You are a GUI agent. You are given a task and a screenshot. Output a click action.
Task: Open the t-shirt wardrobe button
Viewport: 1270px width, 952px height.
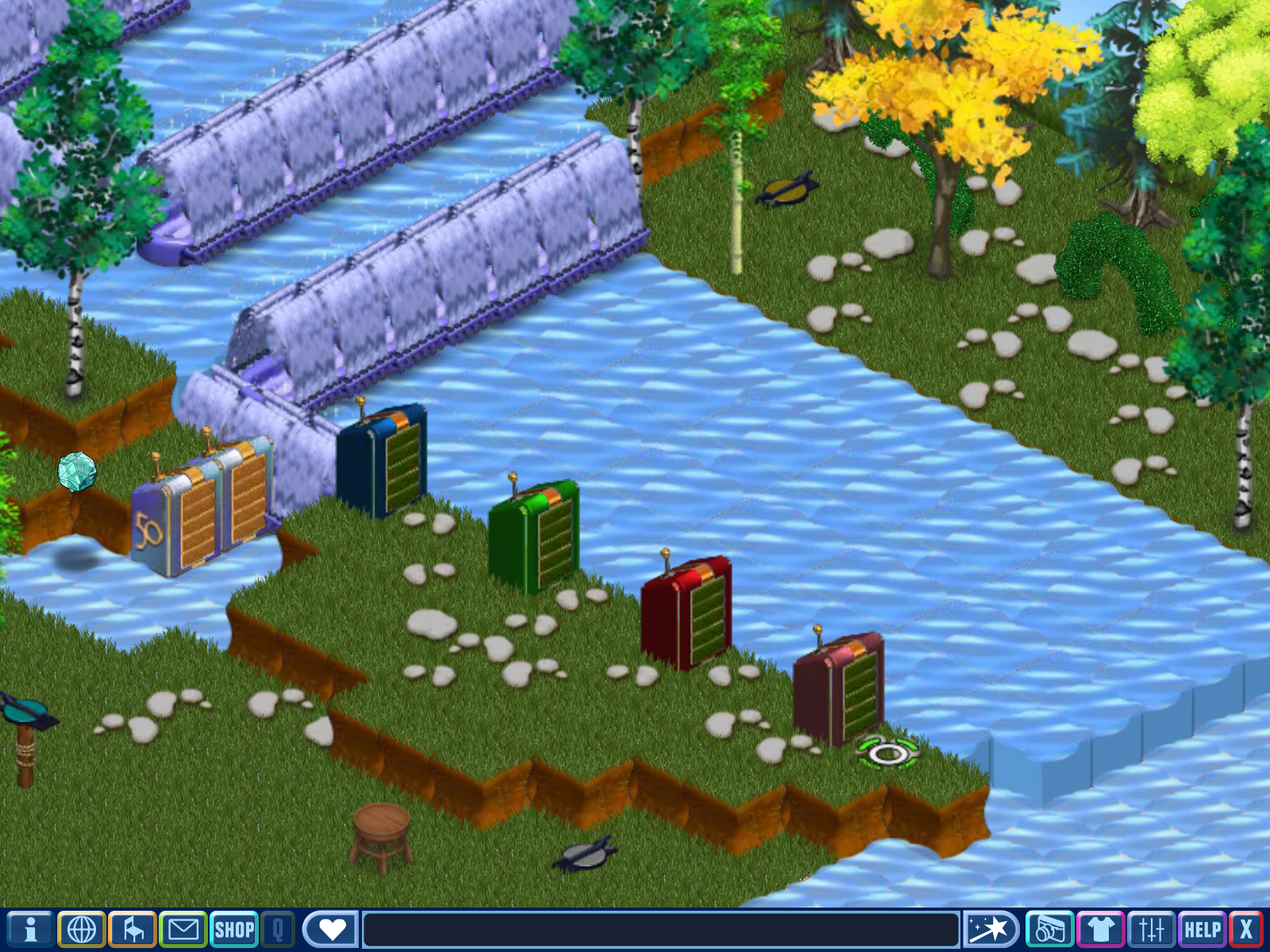point(1100,929)
